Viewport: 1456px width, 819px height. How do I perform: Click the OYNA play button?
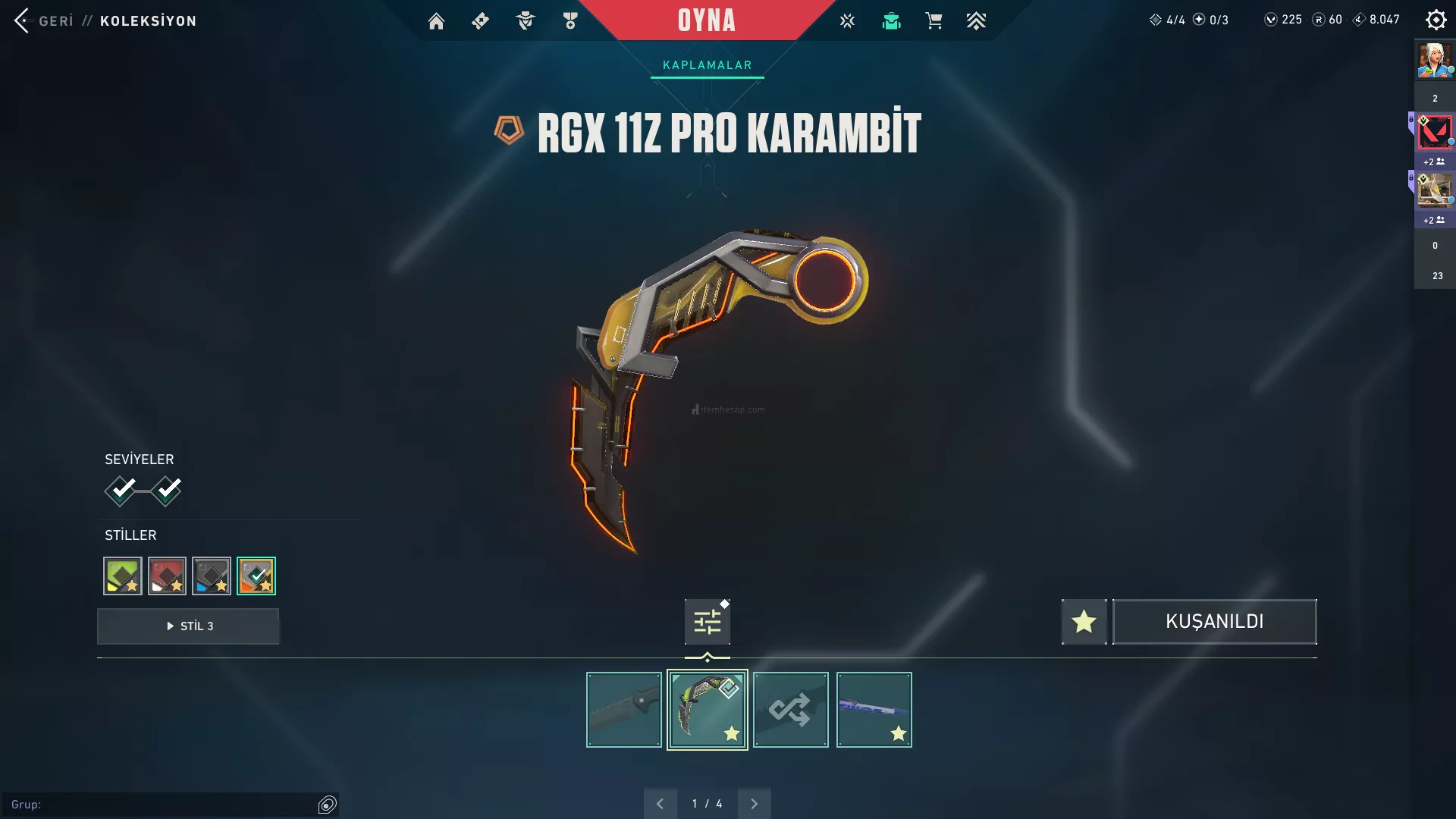(x=706, y=20)
